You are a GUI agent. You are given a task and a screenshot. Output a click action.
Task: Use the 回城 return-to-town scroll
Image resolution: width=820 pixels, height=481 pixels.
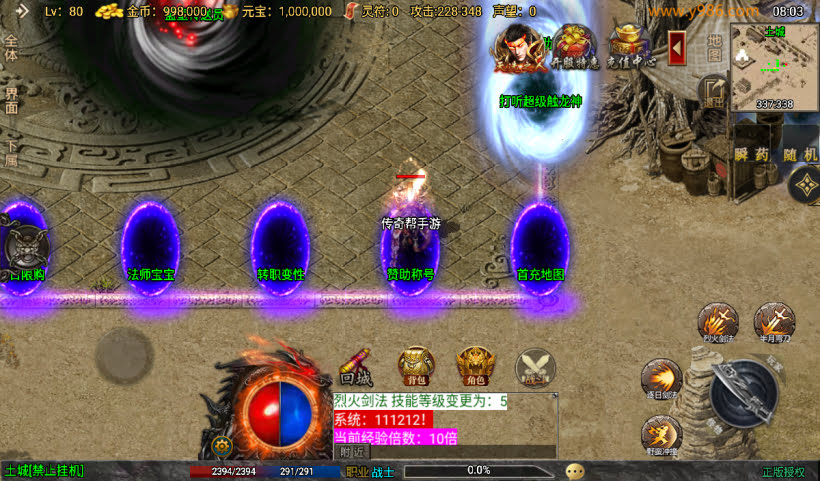tap(357, 367)
